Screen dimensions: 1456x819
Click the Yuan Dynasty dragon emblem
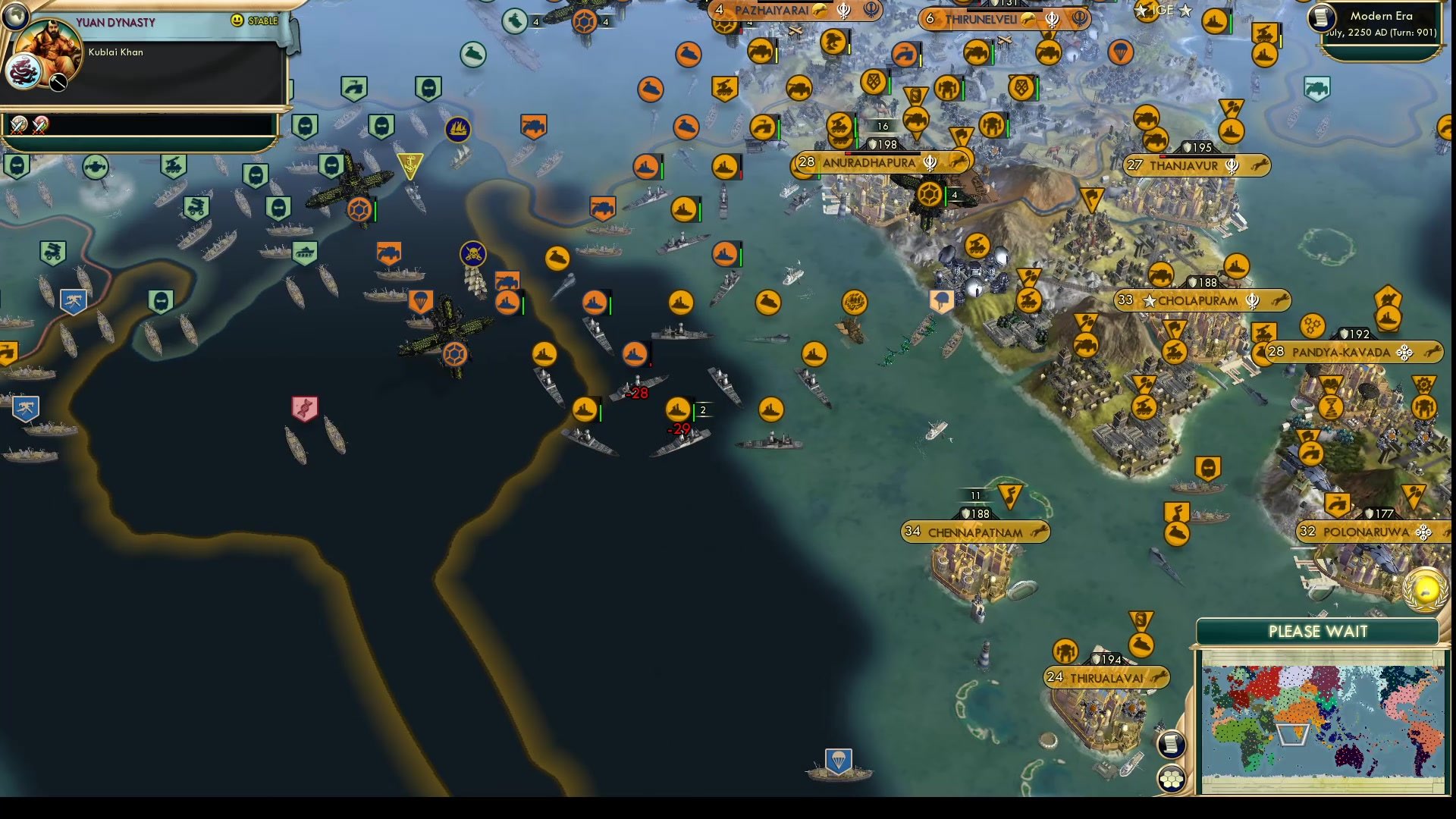tap(24, 71)
